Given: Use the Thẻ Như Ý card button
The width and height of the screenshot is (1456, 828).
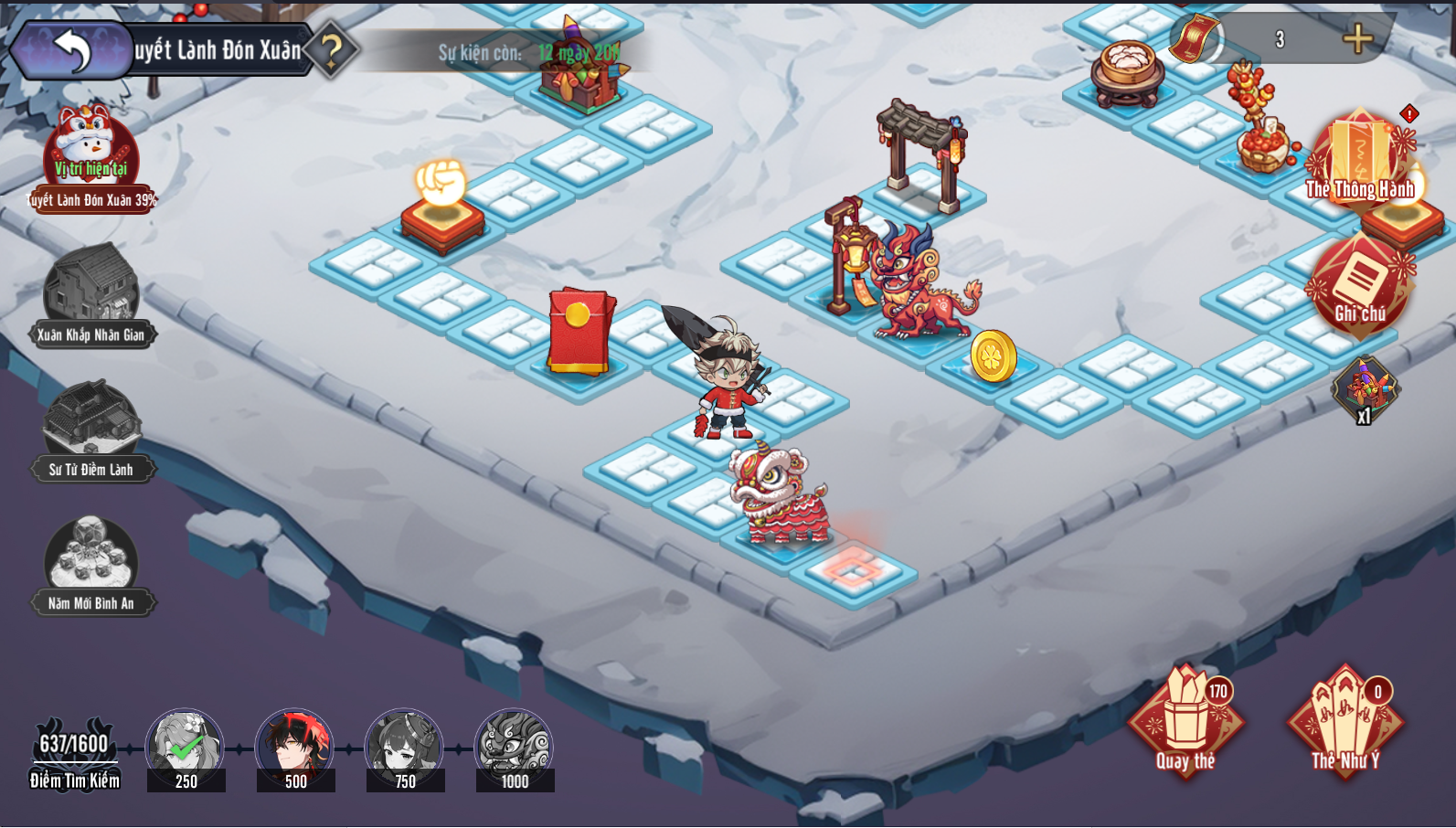Looking at the screenshot, I should click(1344, 723).
